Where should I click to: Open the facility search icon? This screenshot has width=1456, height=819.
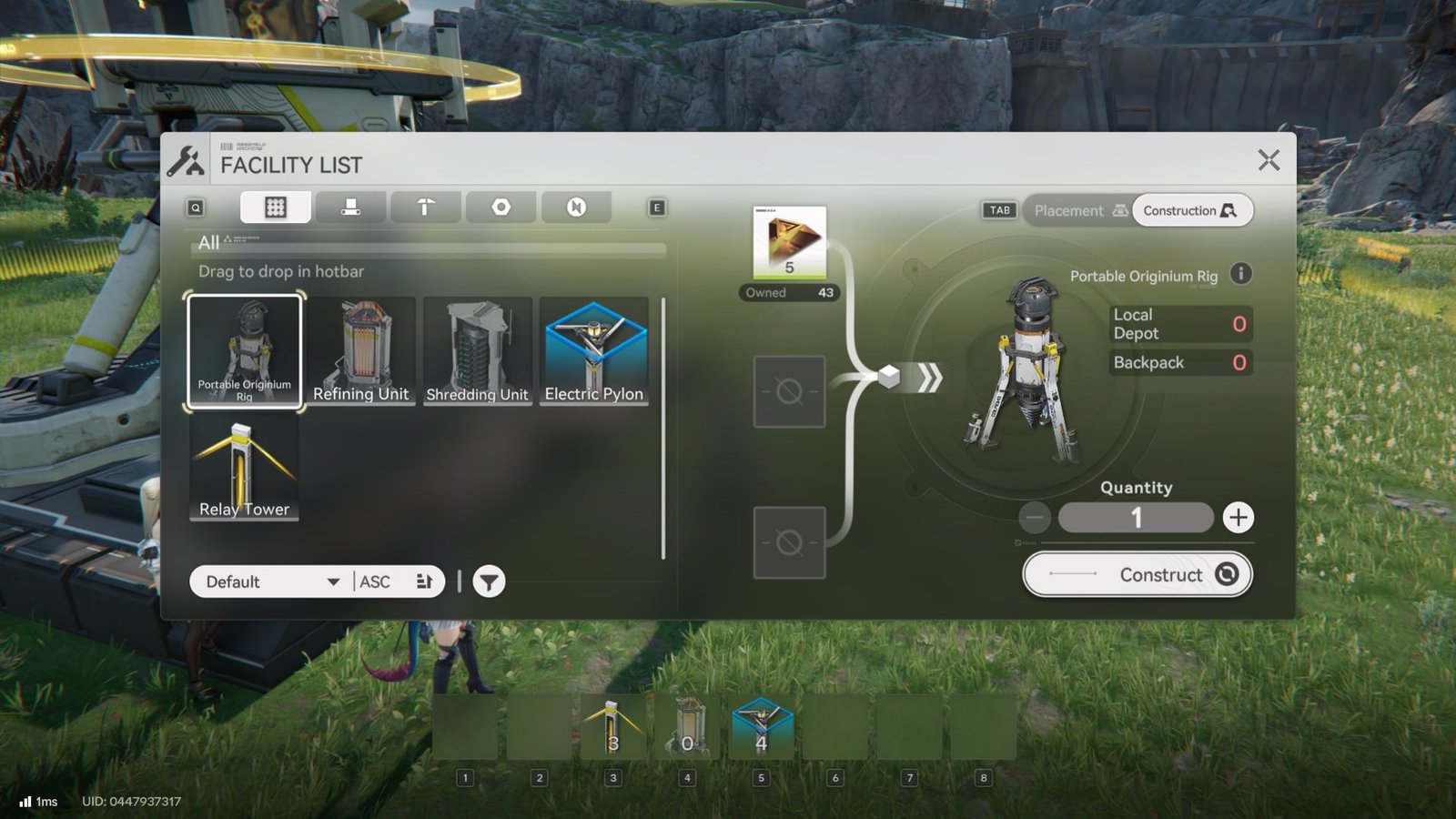tap(193, 207)
